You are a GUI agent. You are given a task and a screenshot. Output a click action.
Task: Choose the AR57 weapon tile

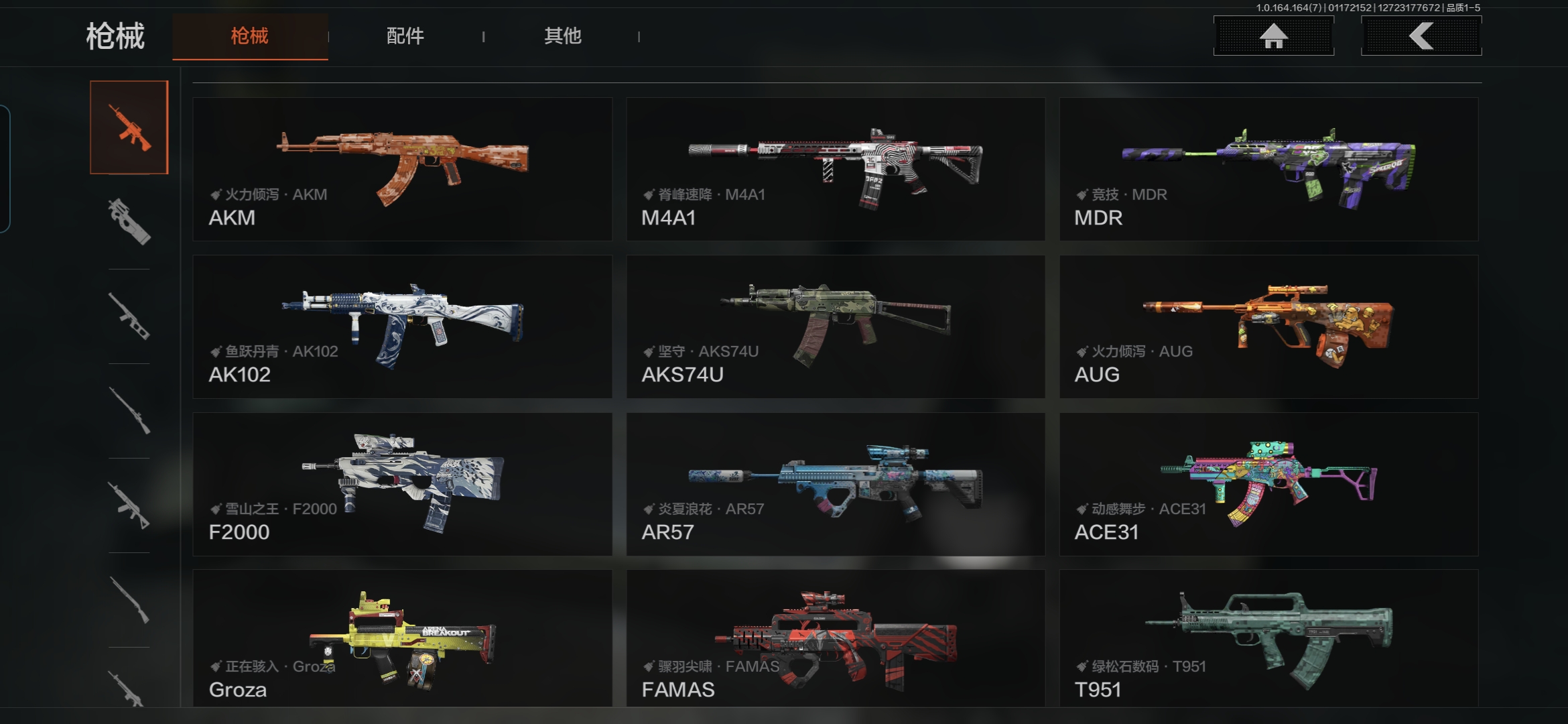(835, 484)
